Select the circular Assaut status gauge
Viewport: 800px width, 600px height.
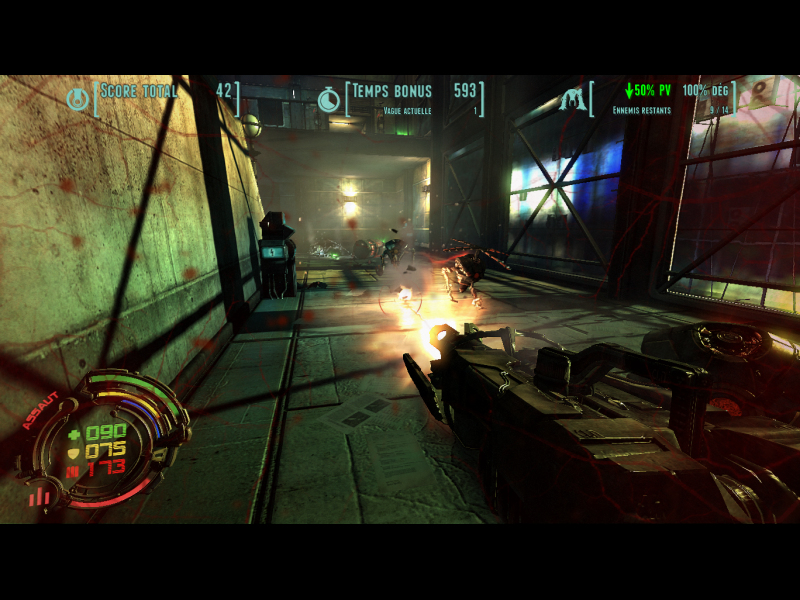pos(103,437)
